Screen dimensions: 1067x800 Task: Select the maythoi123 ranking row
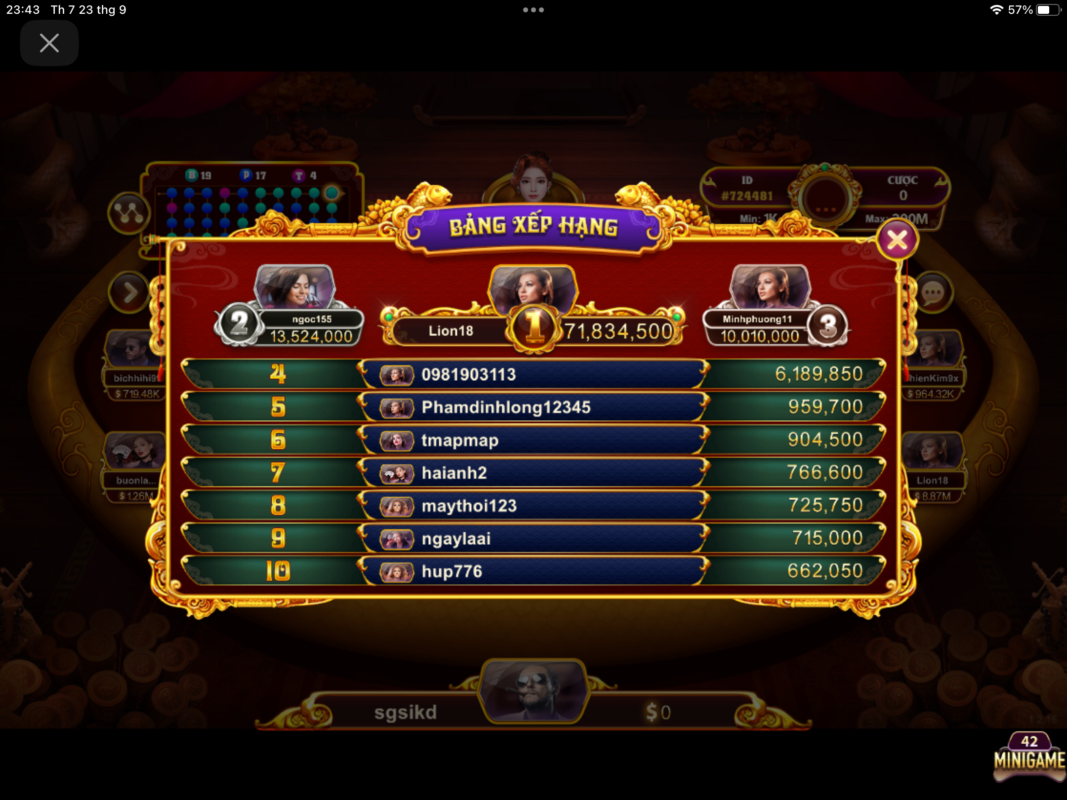533,506
